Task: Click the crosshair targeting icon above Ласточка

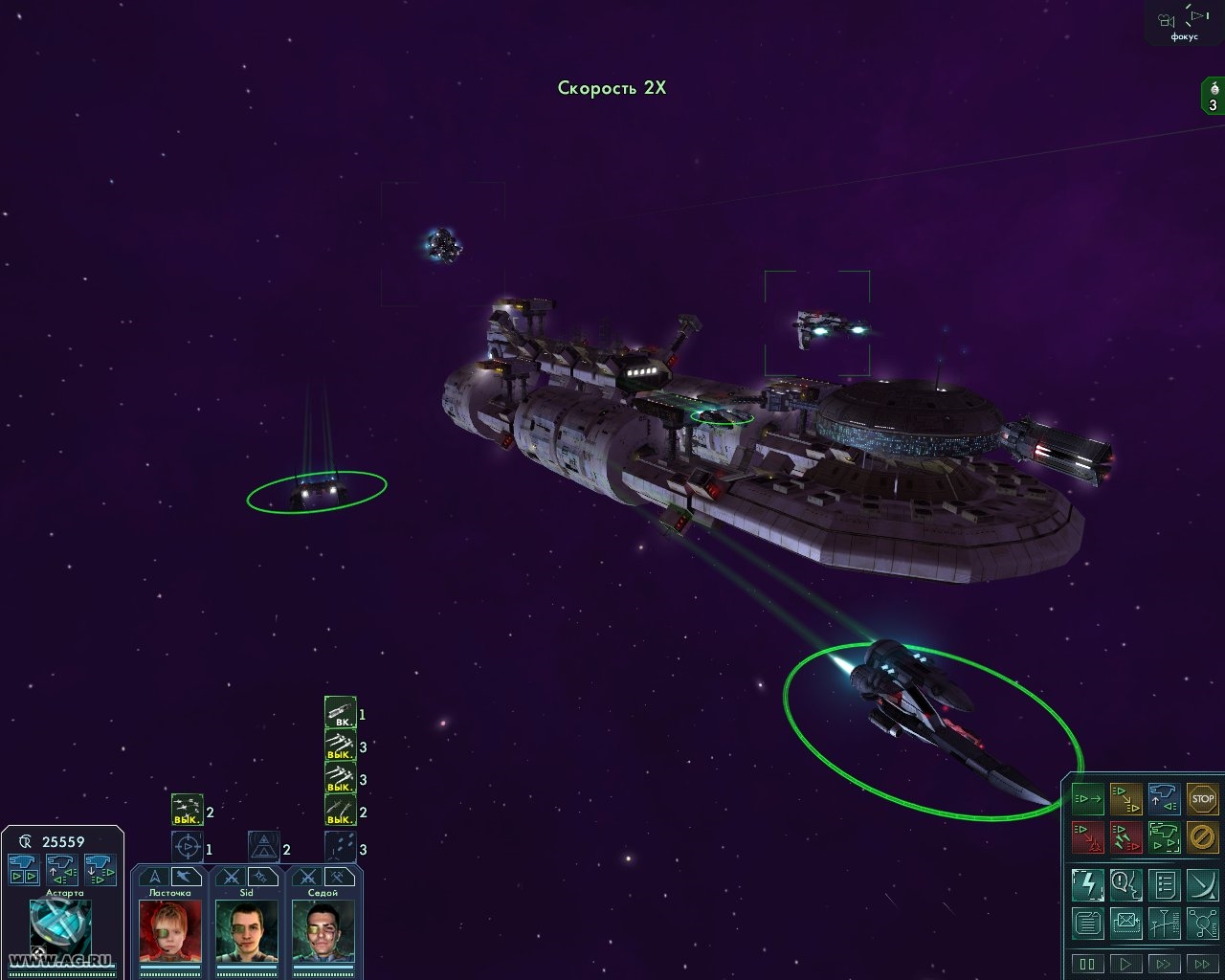Action: 188,848
